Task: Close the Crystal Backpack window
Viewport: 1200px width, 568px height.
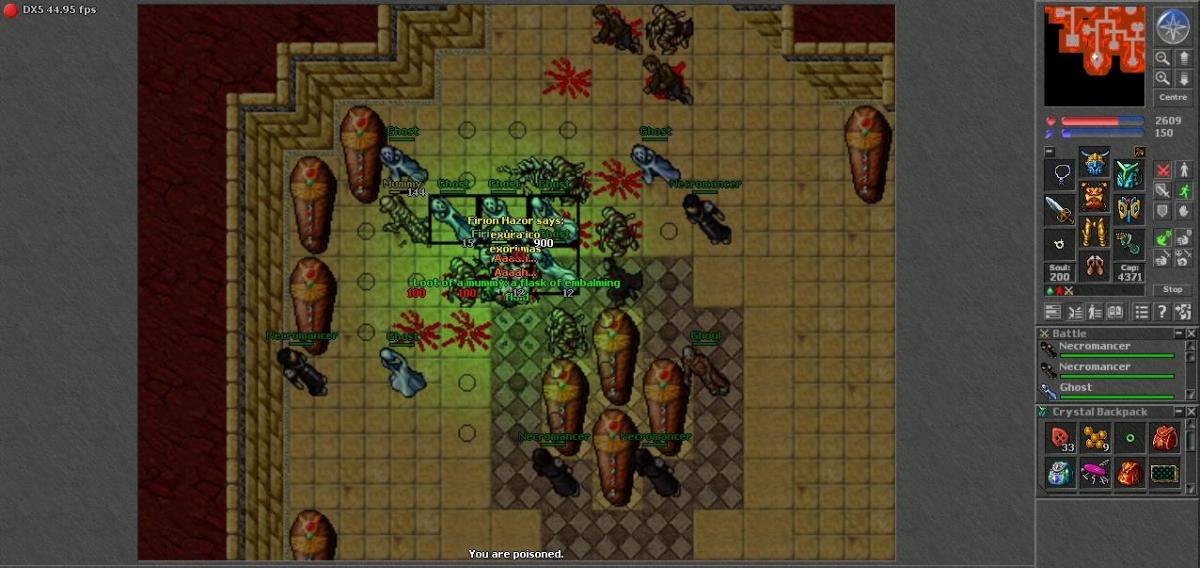Action: point(1190,412)
